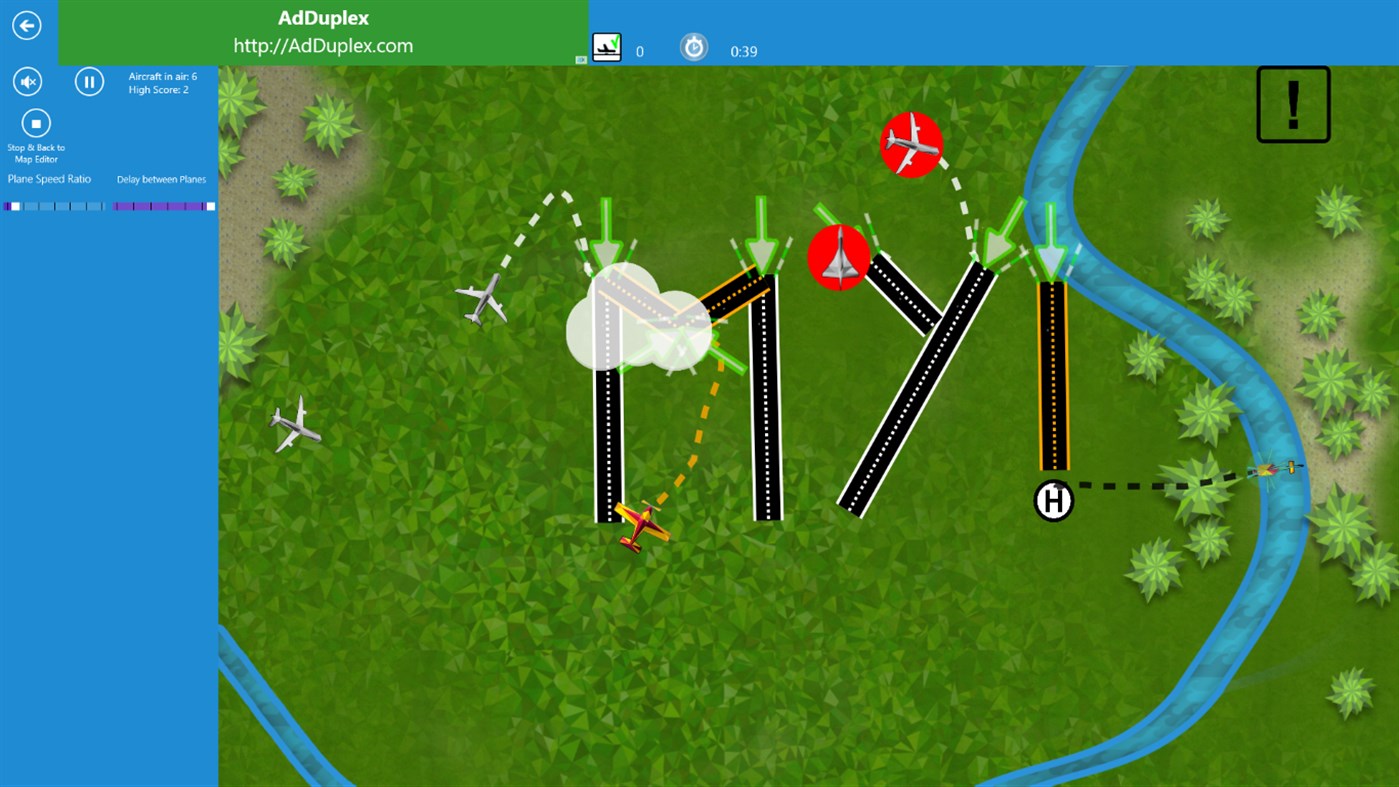Click the stopwatch timer icon near 0:39
Viewport: 1399px width, 787px height.
click(694, 46)
